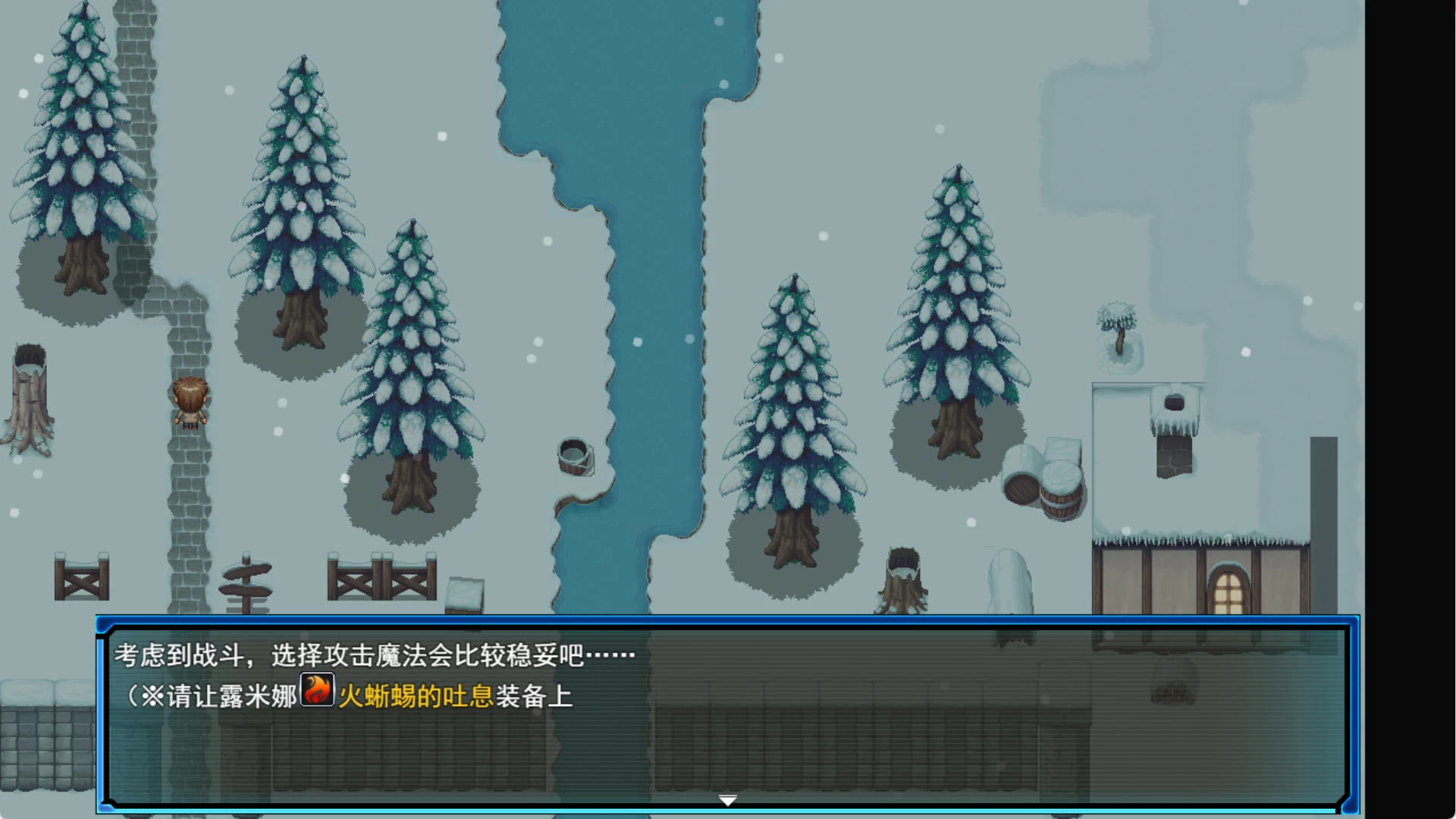This screenshot has width=1456, height=819.
Task: Click the snow-covered barrel beside the house
Action: tap(1060, 485)
